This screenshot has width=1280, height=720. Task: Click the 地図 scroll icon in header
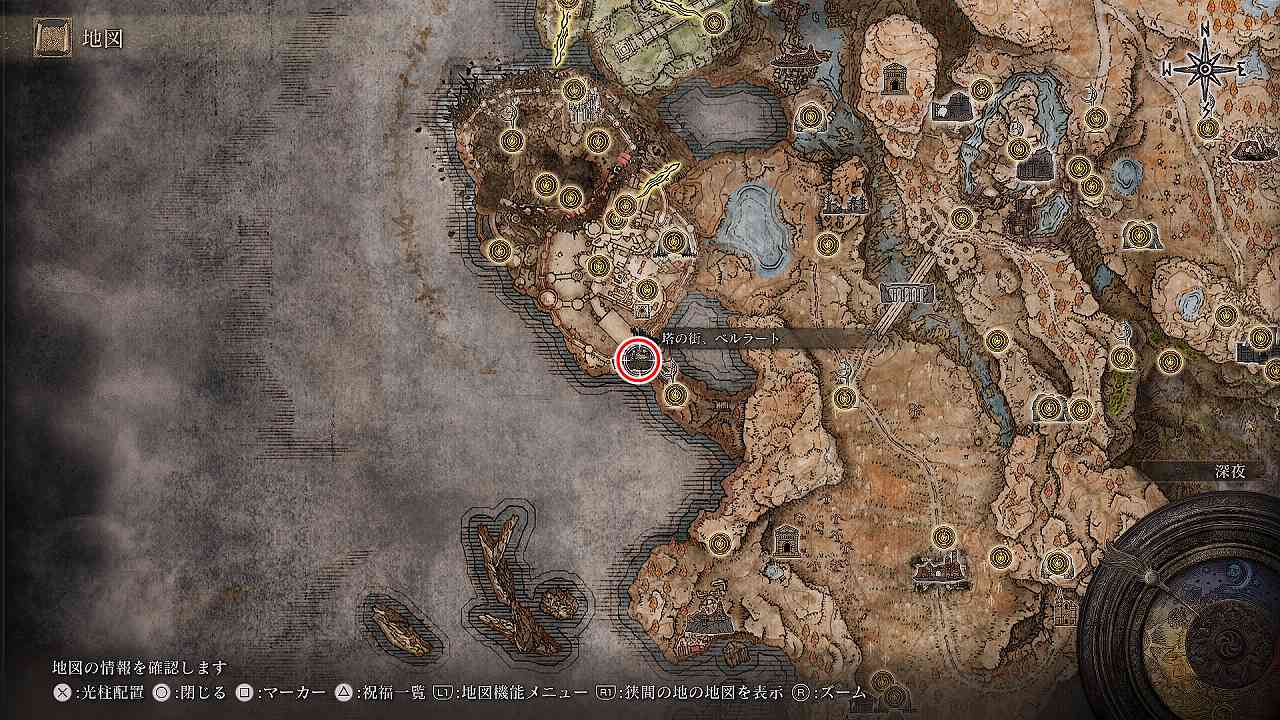51,39
